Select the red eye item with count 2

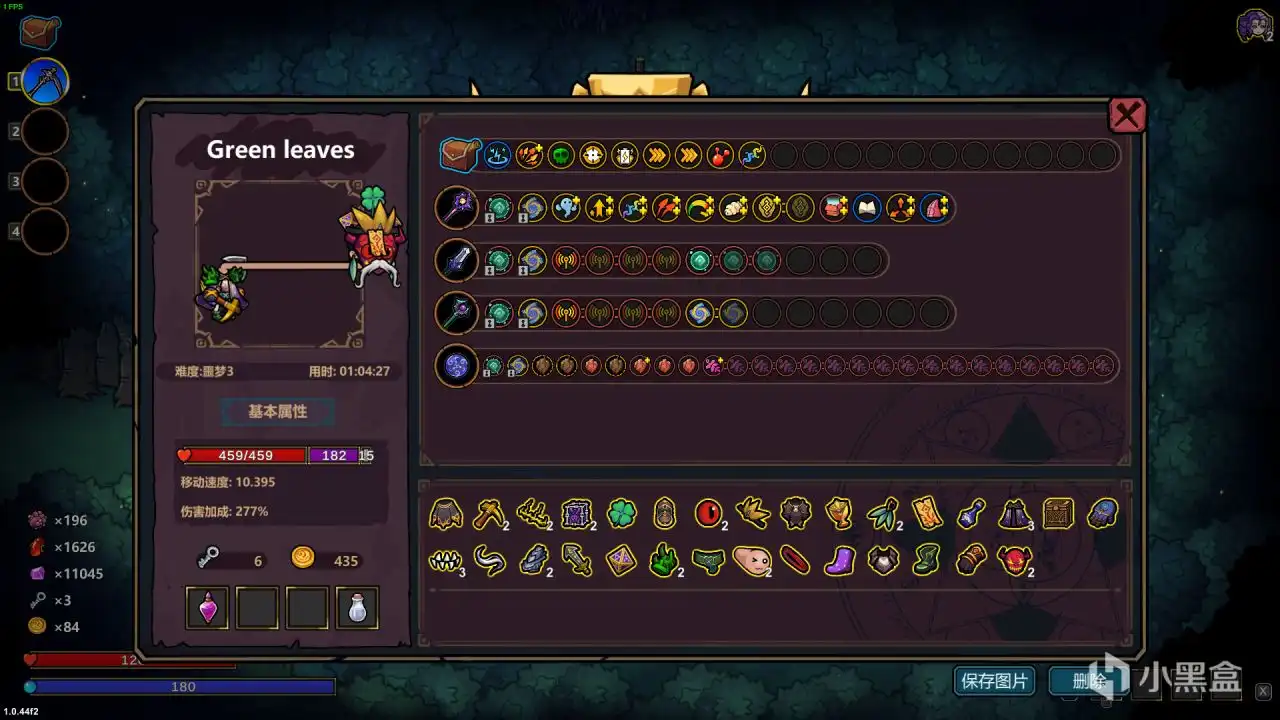point(708,513)
